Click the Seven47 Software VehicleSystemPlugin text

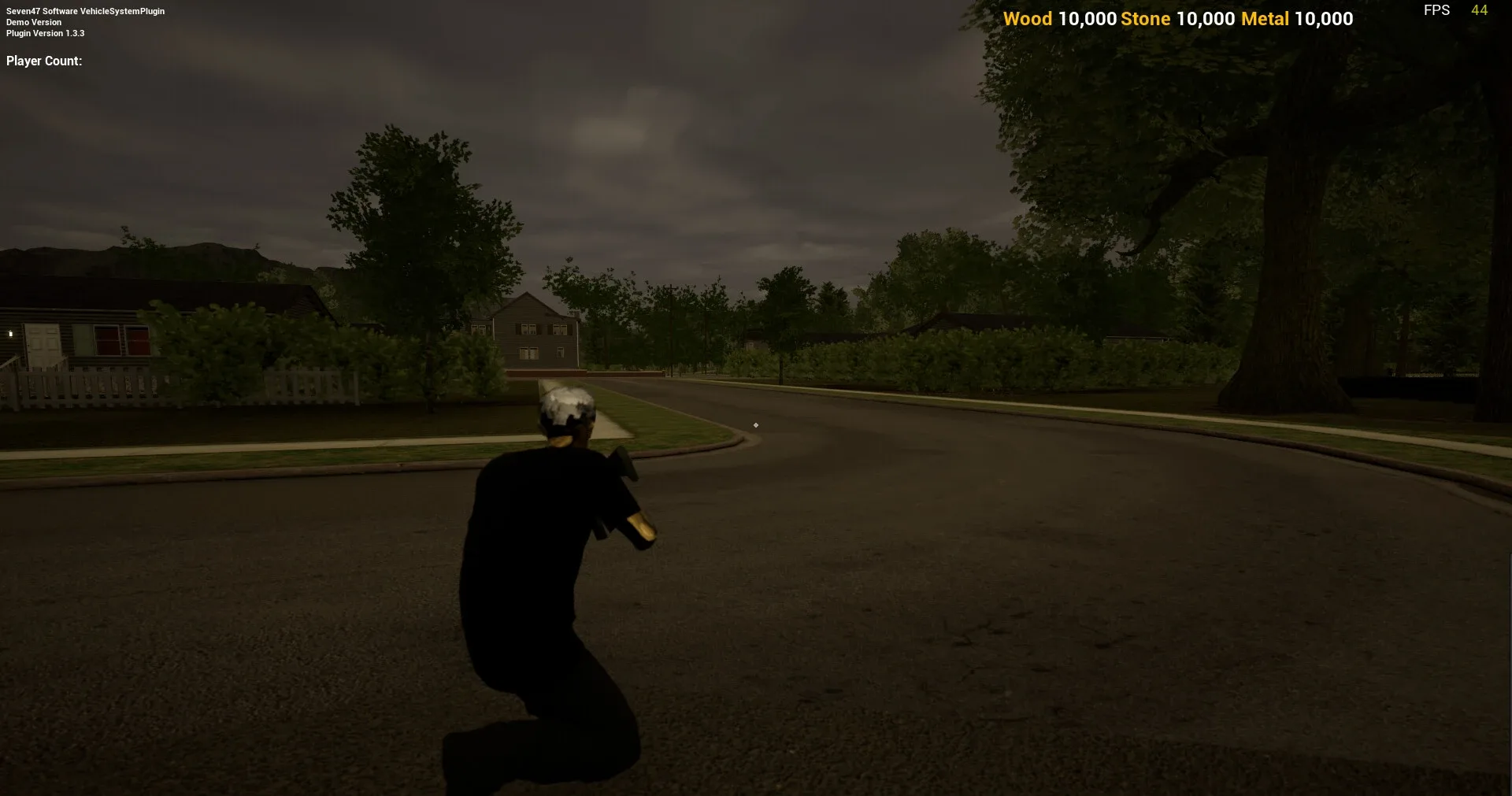[x=83, y=11]
